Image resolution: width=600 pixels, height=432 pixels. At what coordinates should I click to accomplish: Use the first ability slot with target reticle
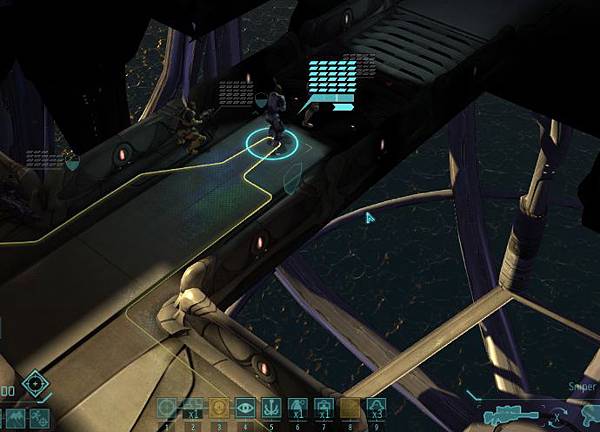pyautogui.click(x=166, y=409)
